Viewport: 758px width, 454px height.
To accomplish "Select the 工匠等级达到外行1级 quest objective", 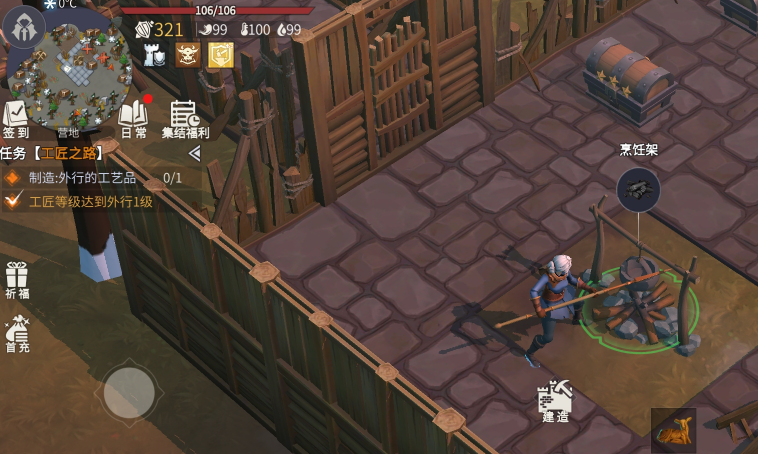I will tap(90, 201).
